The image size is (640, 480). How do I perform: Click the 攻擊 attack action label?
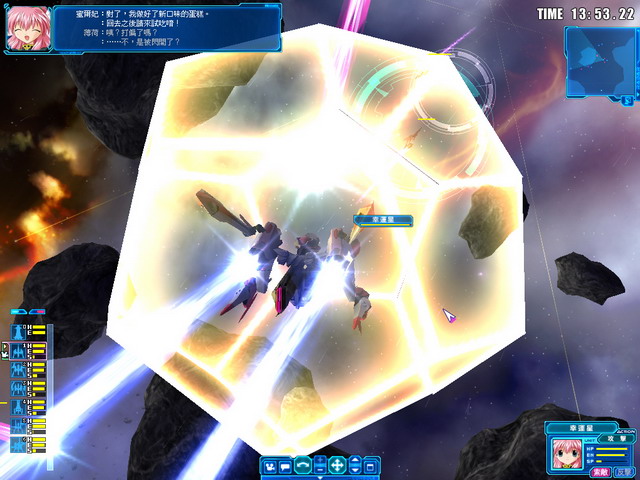[619, 439]
